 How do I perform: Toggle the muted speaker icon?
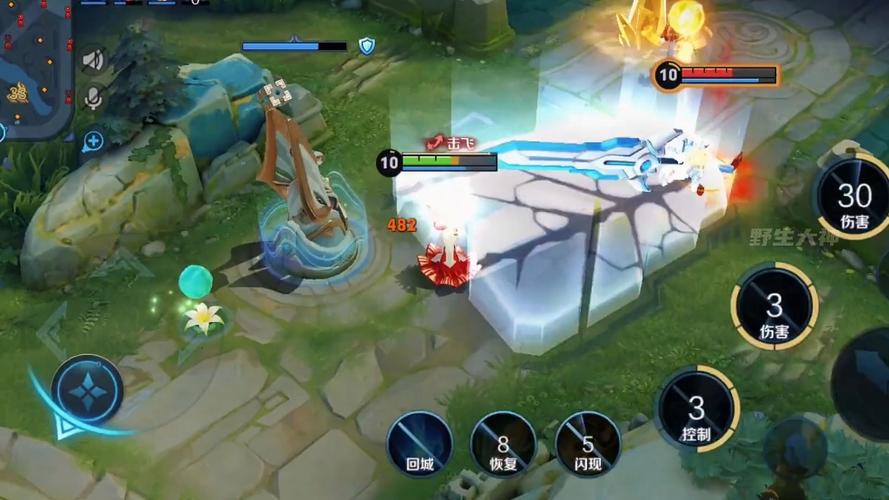pos(93,61)
